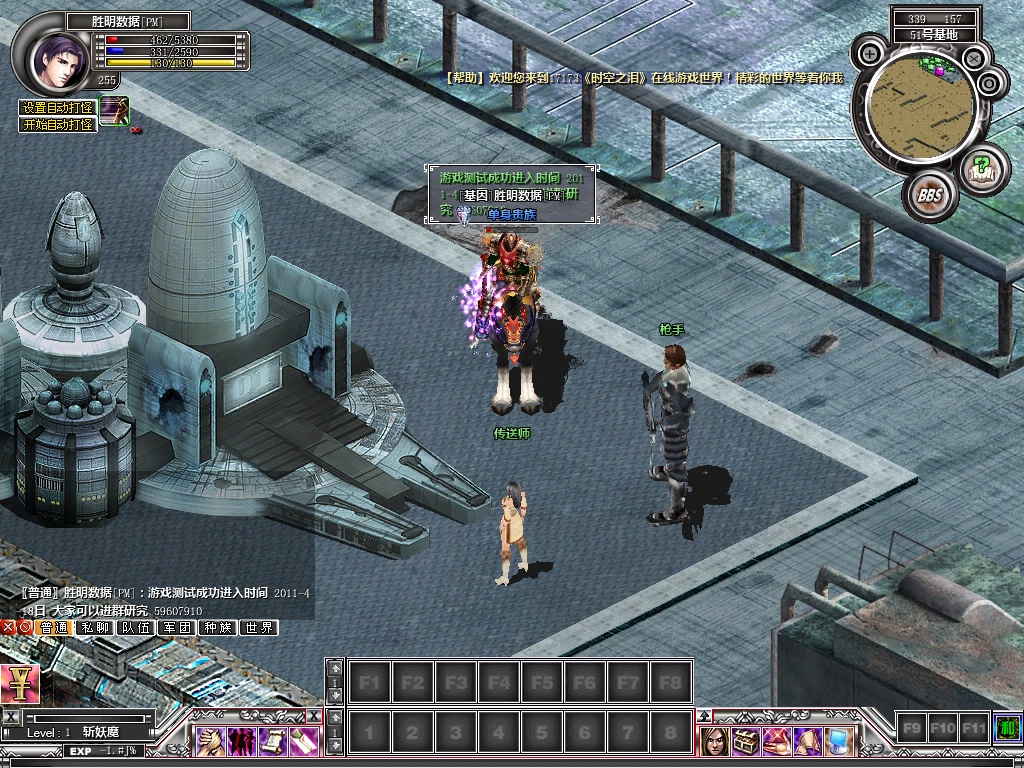Click the handshake trade icon
Viewport: 1024px width, 768px height.
[209, 740]
